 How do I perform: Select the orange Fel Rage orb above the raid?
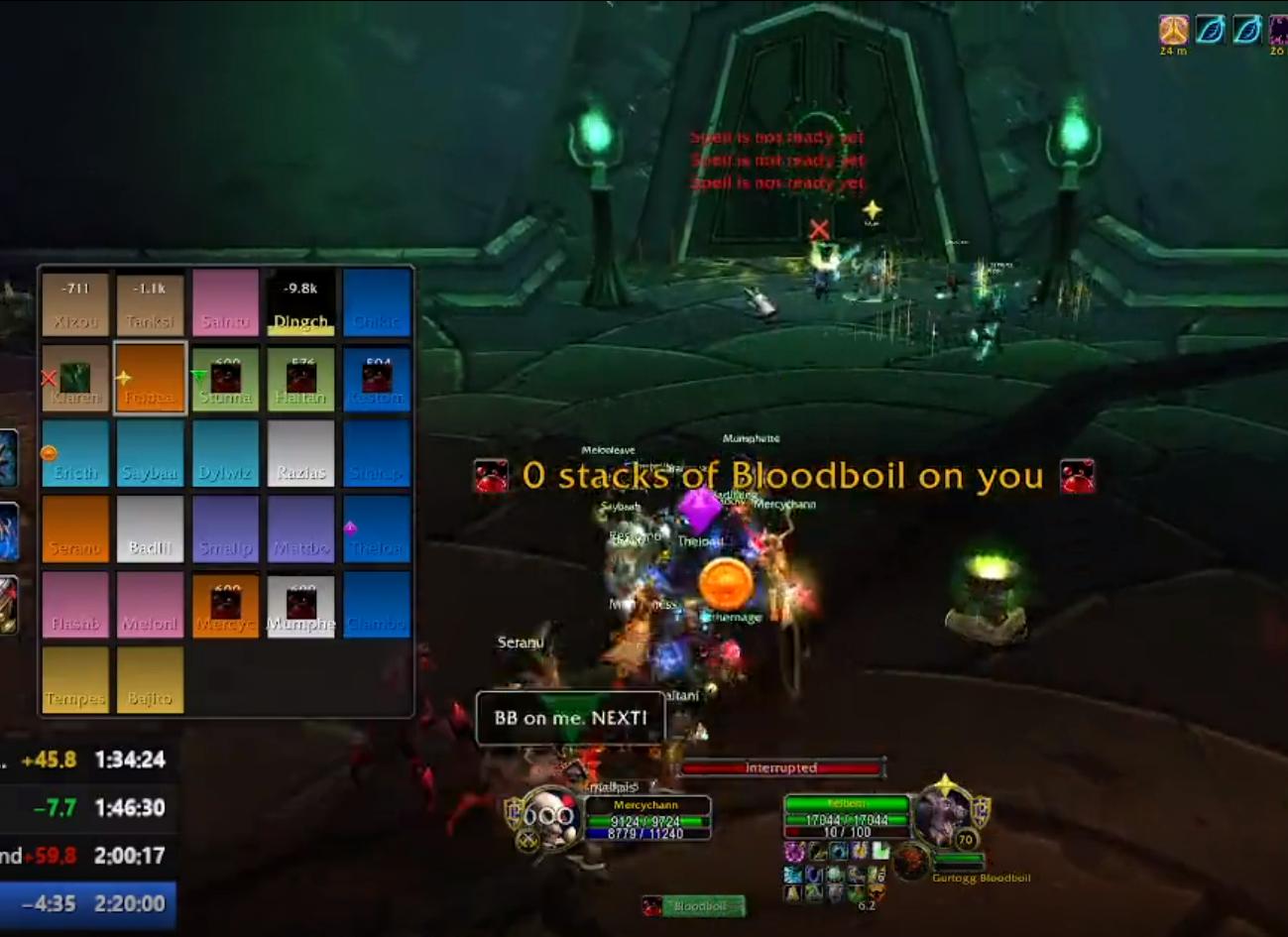pyautogui.click(x=725, y=585)
